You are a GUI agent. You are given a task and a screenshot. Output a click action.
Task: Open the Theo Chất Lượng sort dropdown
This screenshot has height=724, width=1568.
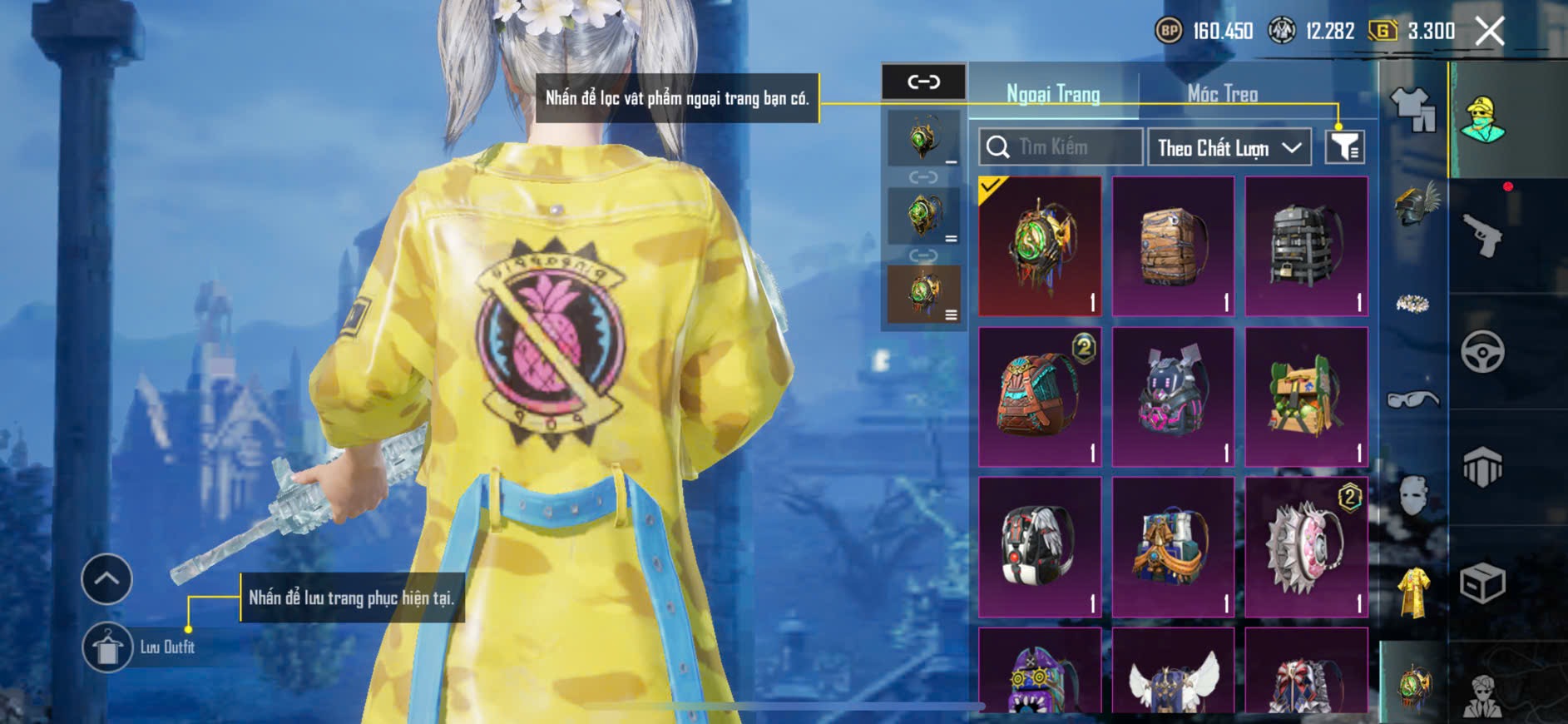1229,148
